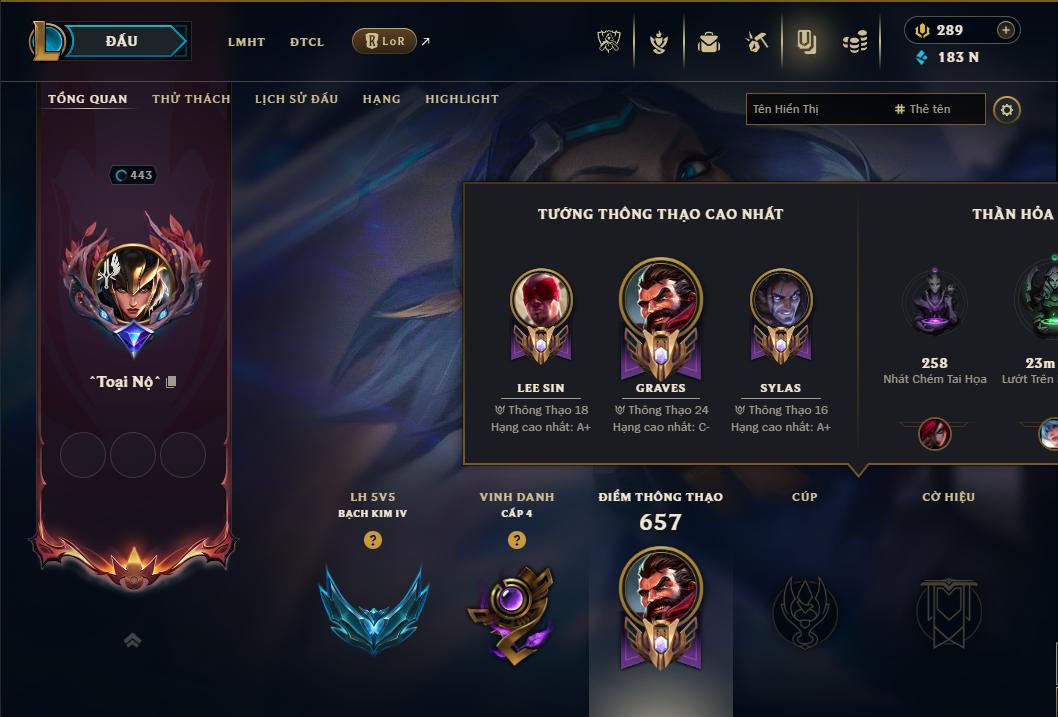Copy the Toại Nộ summoner name
1058x717 pixels.
pyautogui.click(x=171, y=382)
